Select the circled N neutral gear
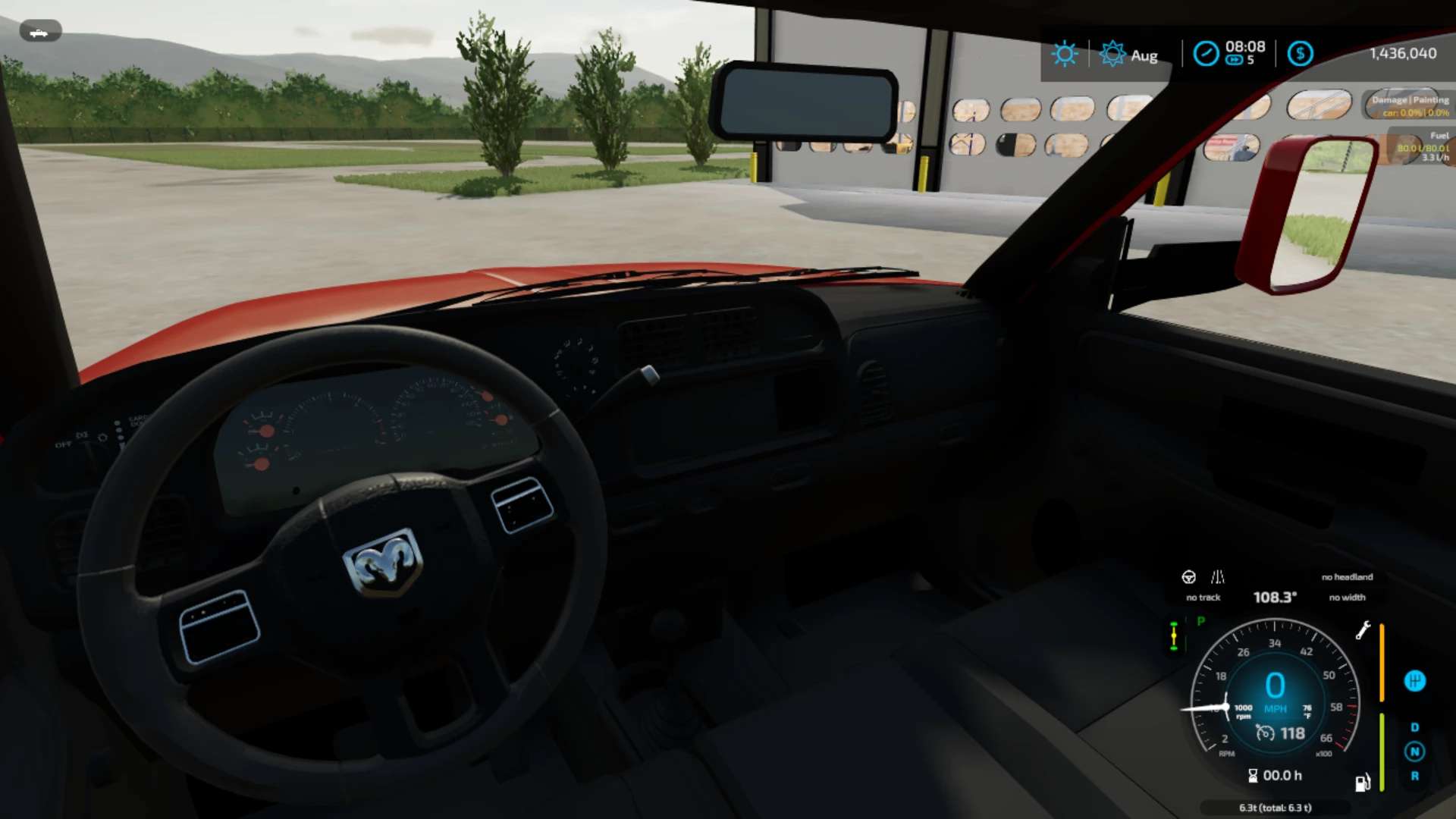1456x819 pixels. pyautogui.click(x=1414, y=752)
